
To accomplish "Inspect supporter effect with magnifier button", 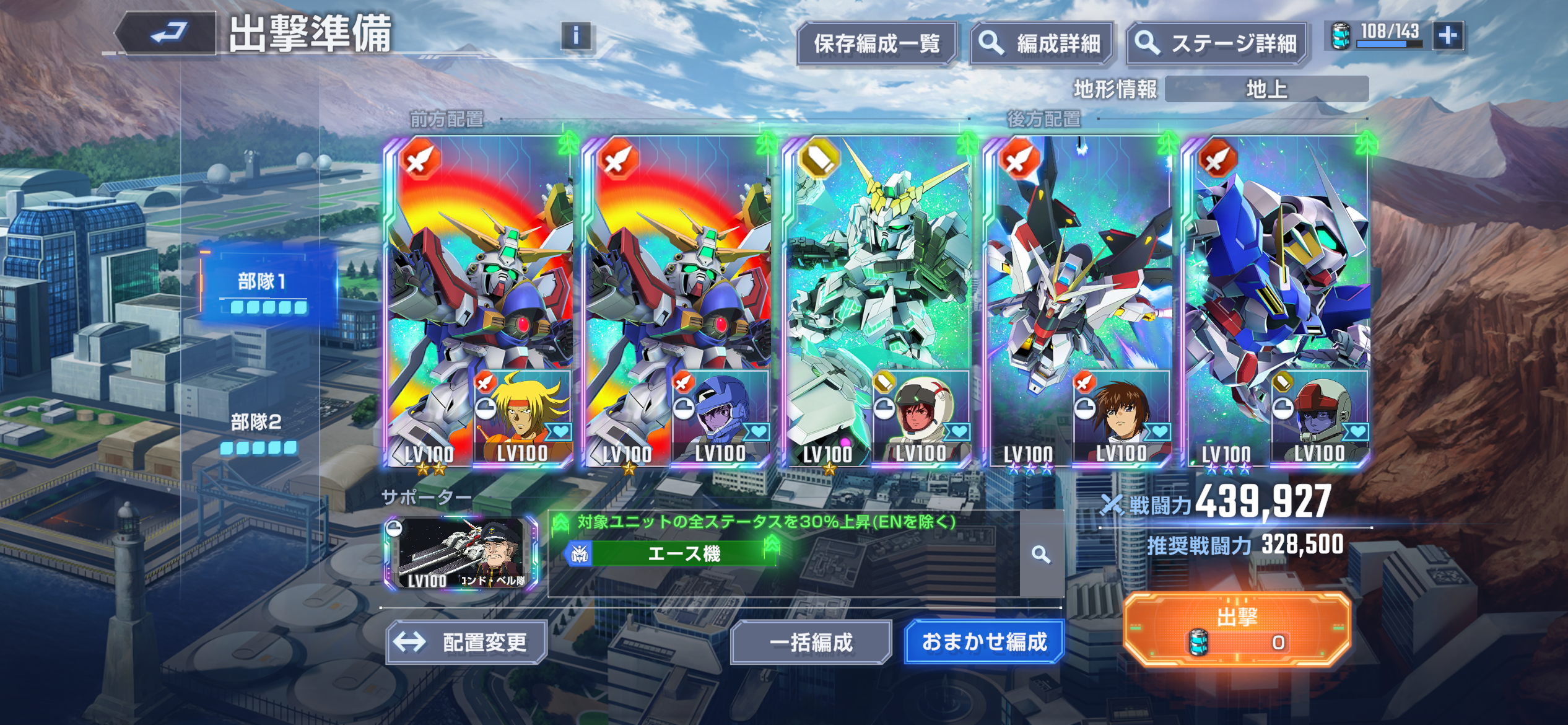I will click(1041, 555).
